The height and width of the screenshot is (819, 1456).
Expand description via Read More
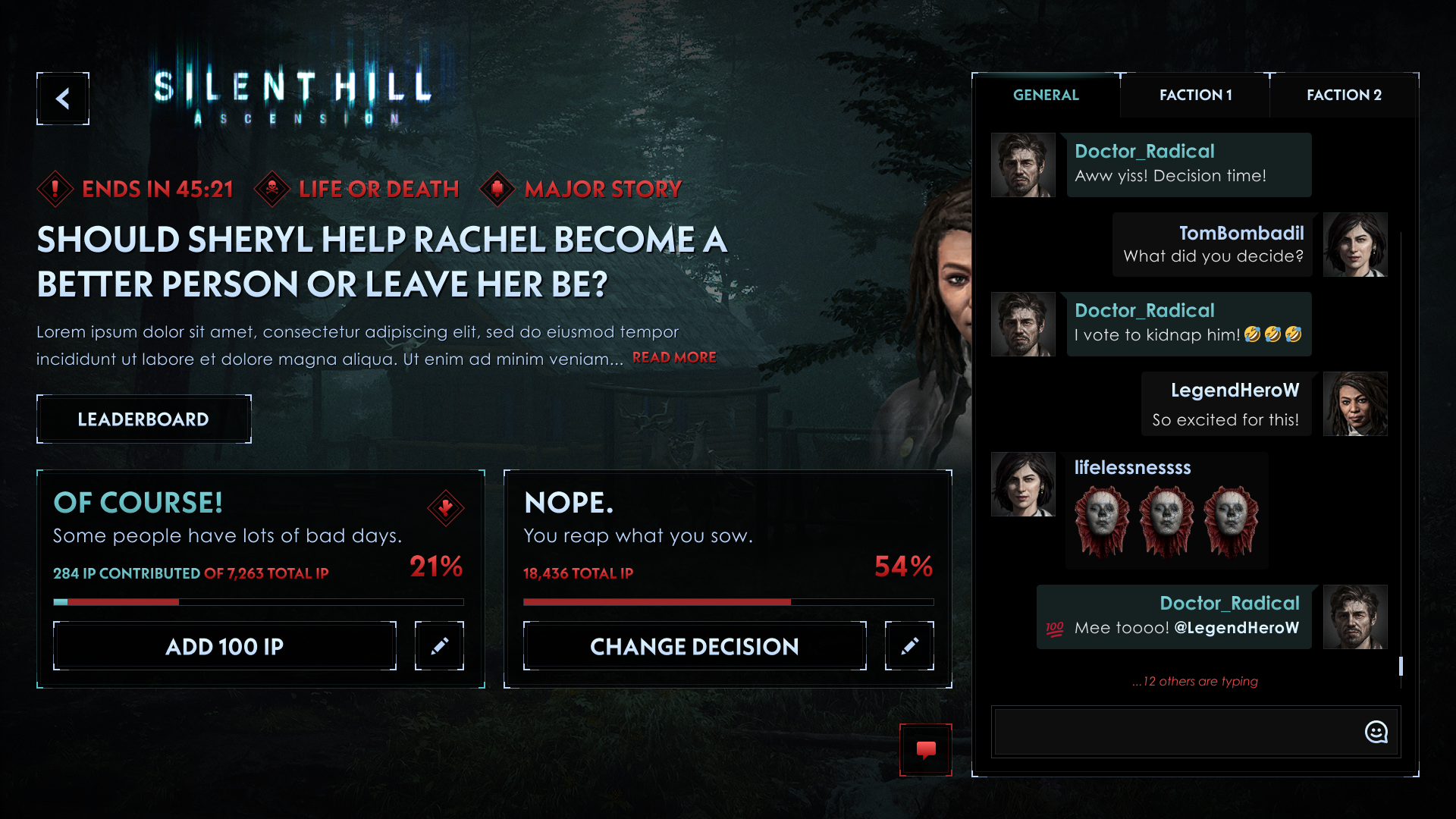[674, 358]
